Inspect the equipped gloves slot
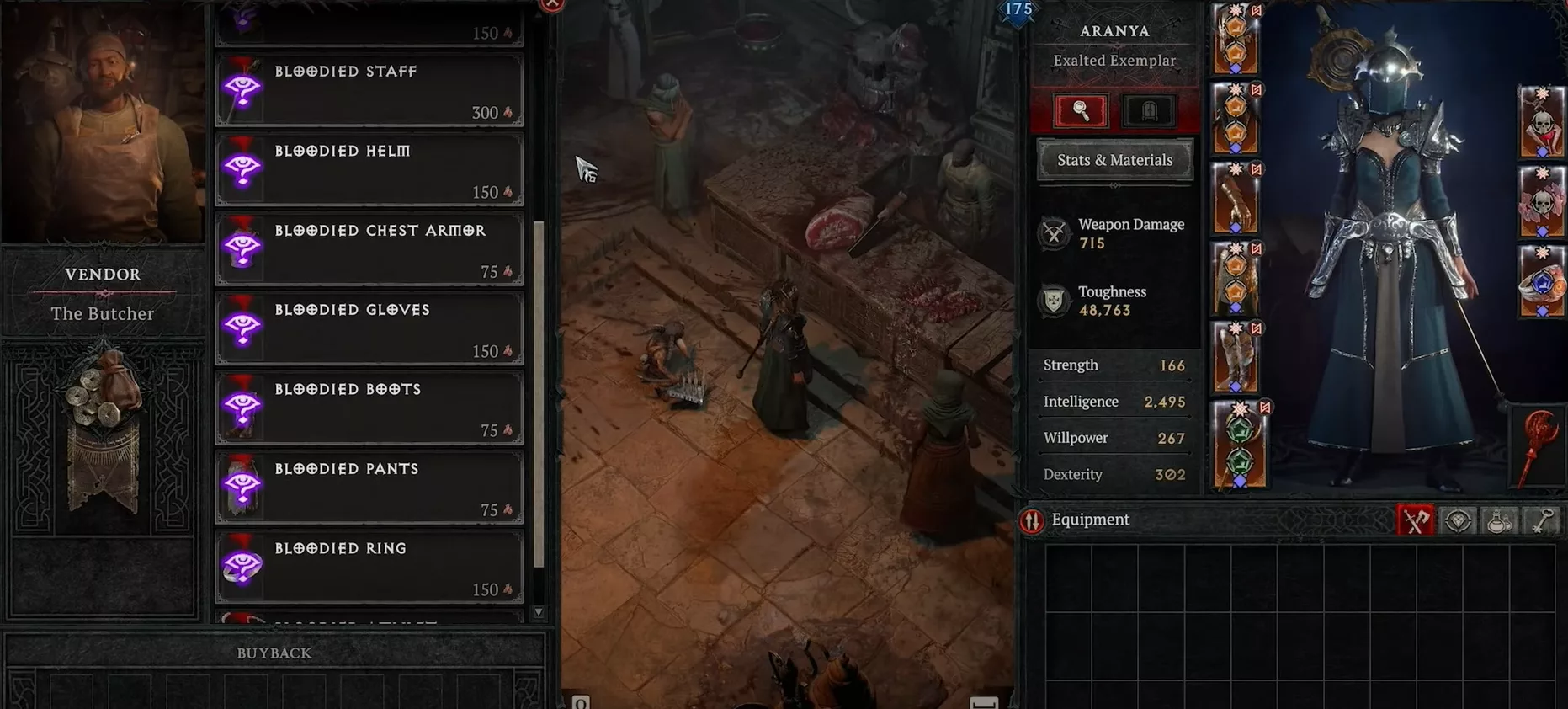This screenshot has width=1568, height=709. click(1236, 200)
